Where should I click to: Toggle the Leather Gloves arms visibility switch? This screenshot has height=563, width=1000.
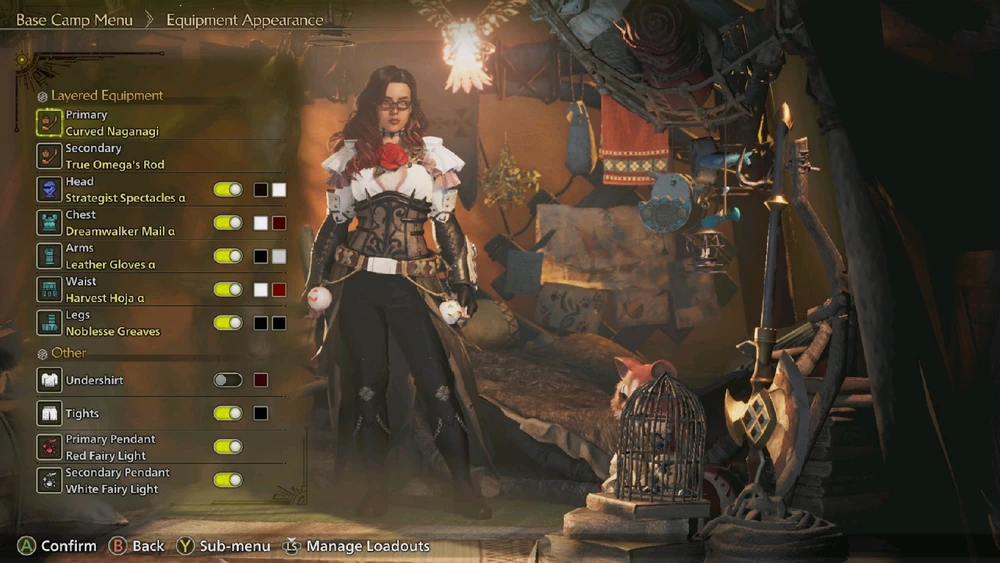228,256
